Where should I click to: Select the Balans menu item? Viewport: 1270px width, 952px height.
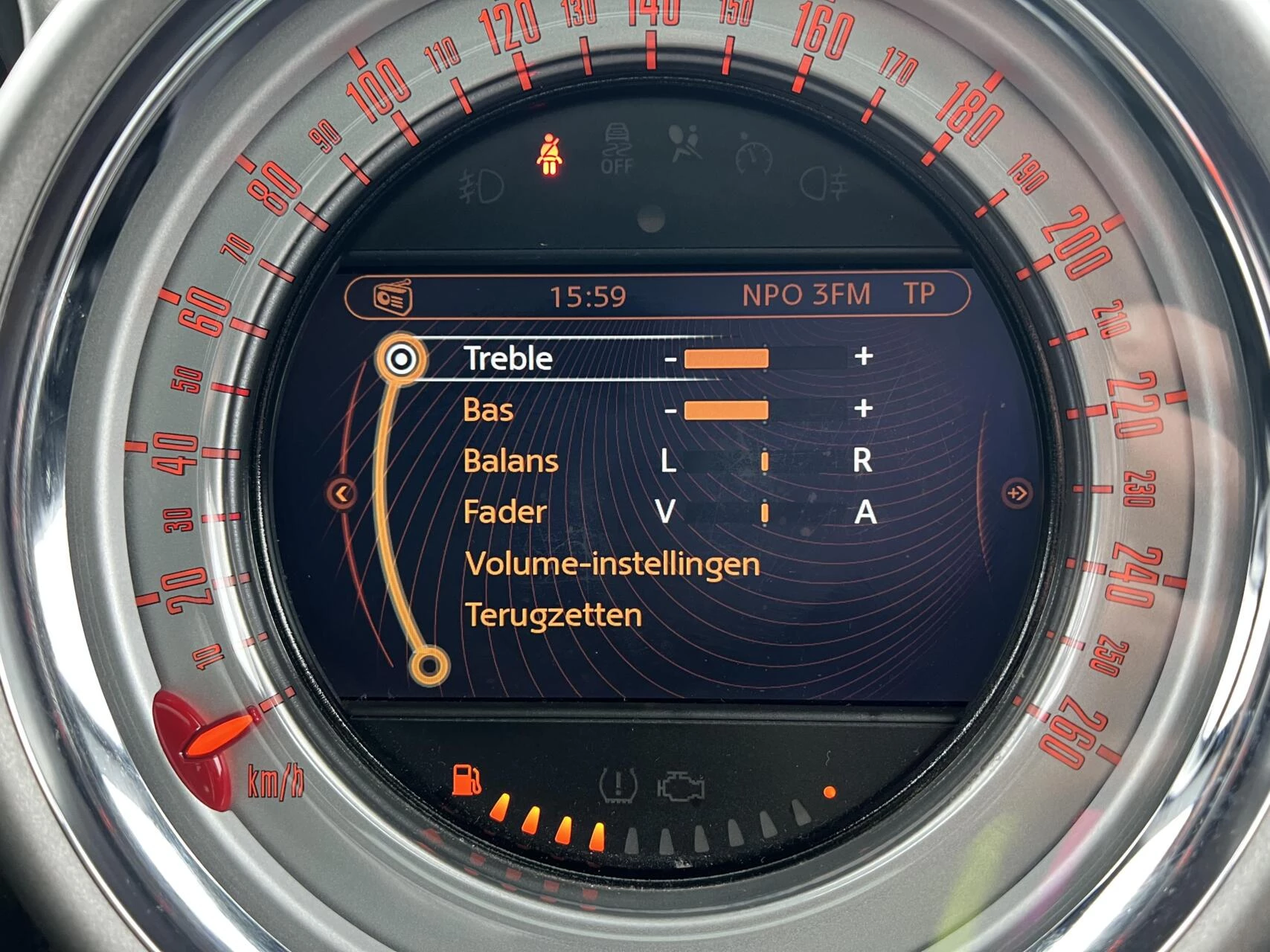point(512,460)
